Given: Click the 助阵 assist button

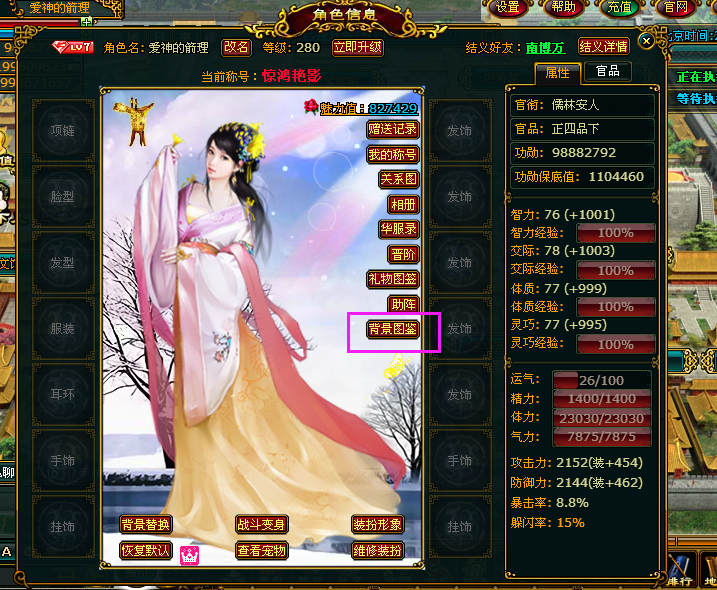Looking at the screenshot, I should 402,304.
